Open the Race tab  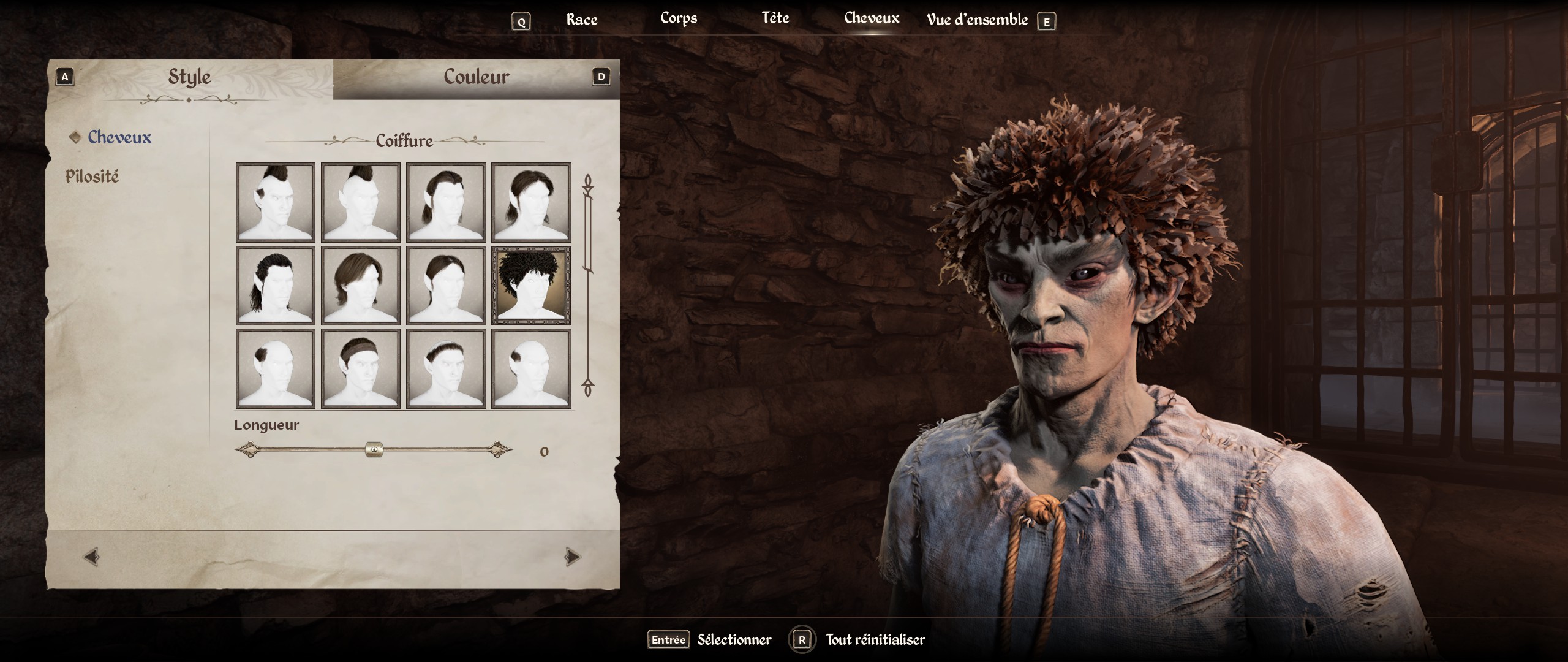pos(581,20)
